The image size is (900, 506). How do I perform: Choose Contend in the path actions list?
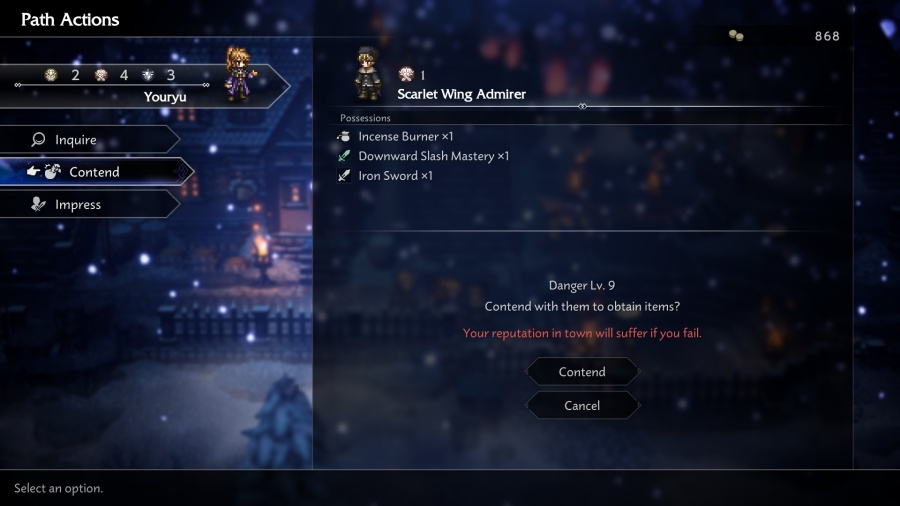click(x=94, y=172)
